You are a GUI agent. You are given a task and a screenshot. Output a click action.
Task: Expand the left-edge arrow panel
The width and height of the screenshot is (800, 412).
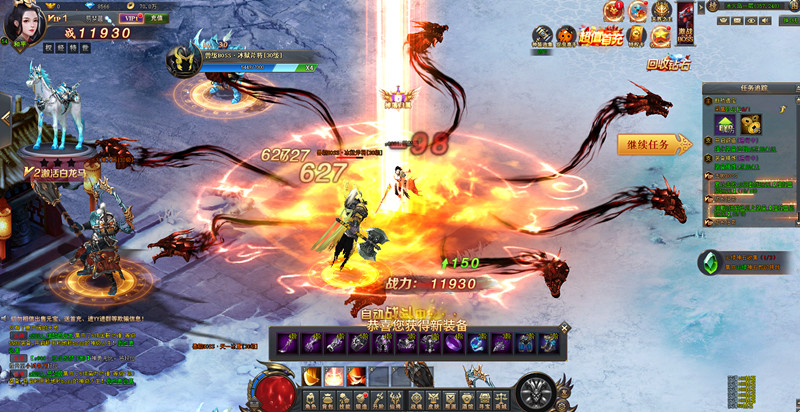pos(5,117)
